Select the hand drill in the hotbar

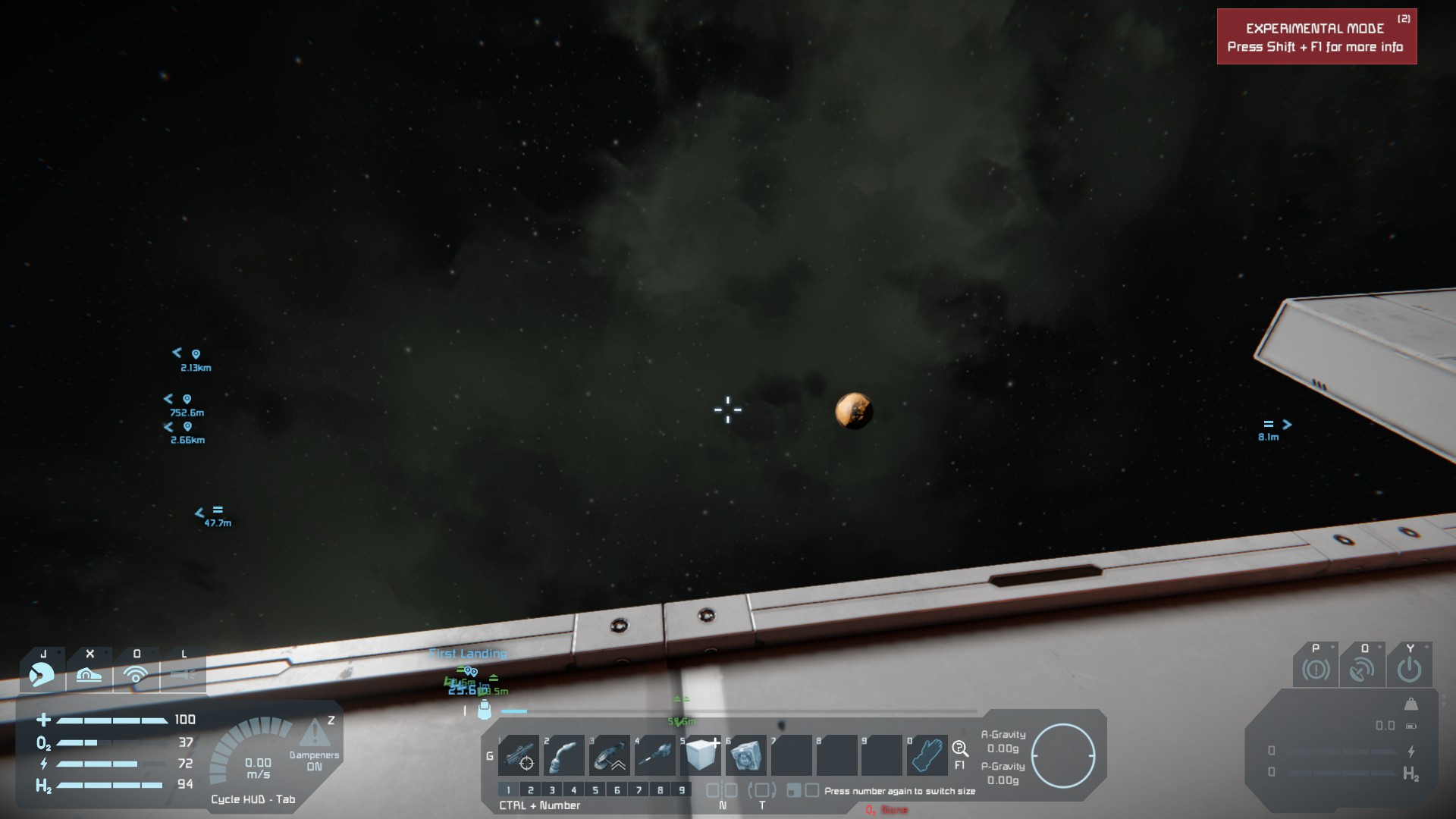tap(654, 755)
